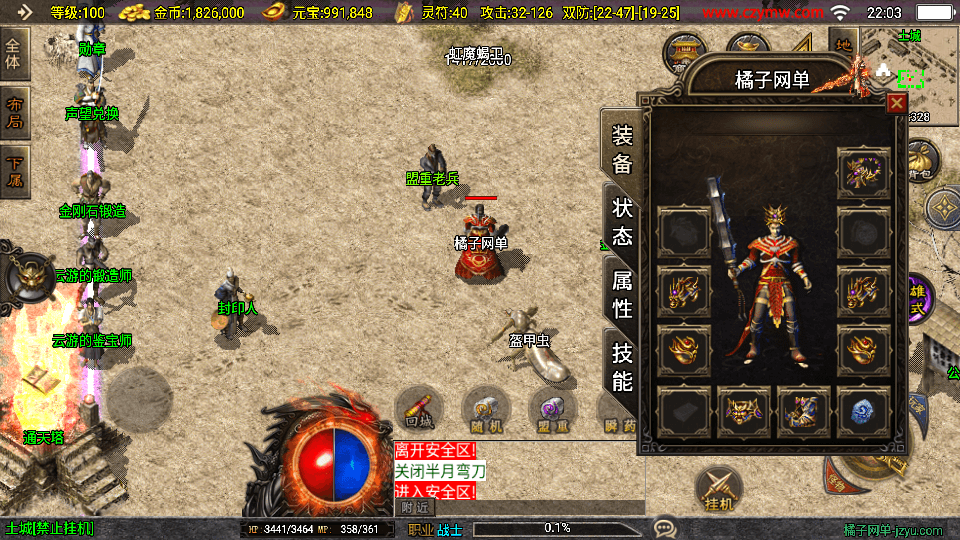Open the 属性 attributes tab
Image resolution: width=960 pixels, height=540 pixels.
click(622, 294)
